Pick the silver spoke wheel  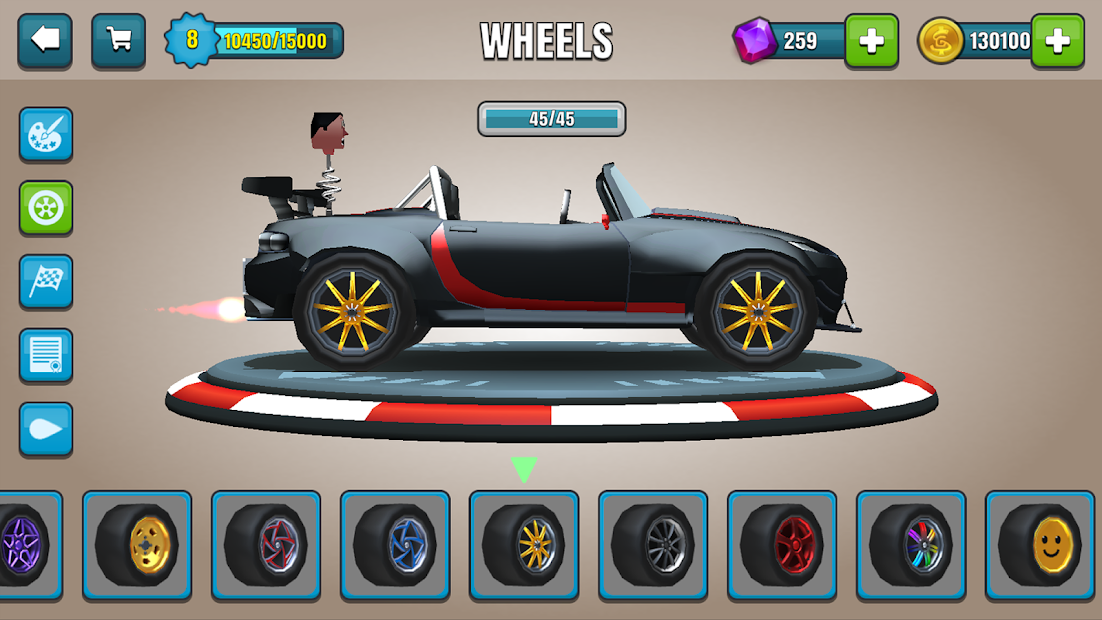653,545
